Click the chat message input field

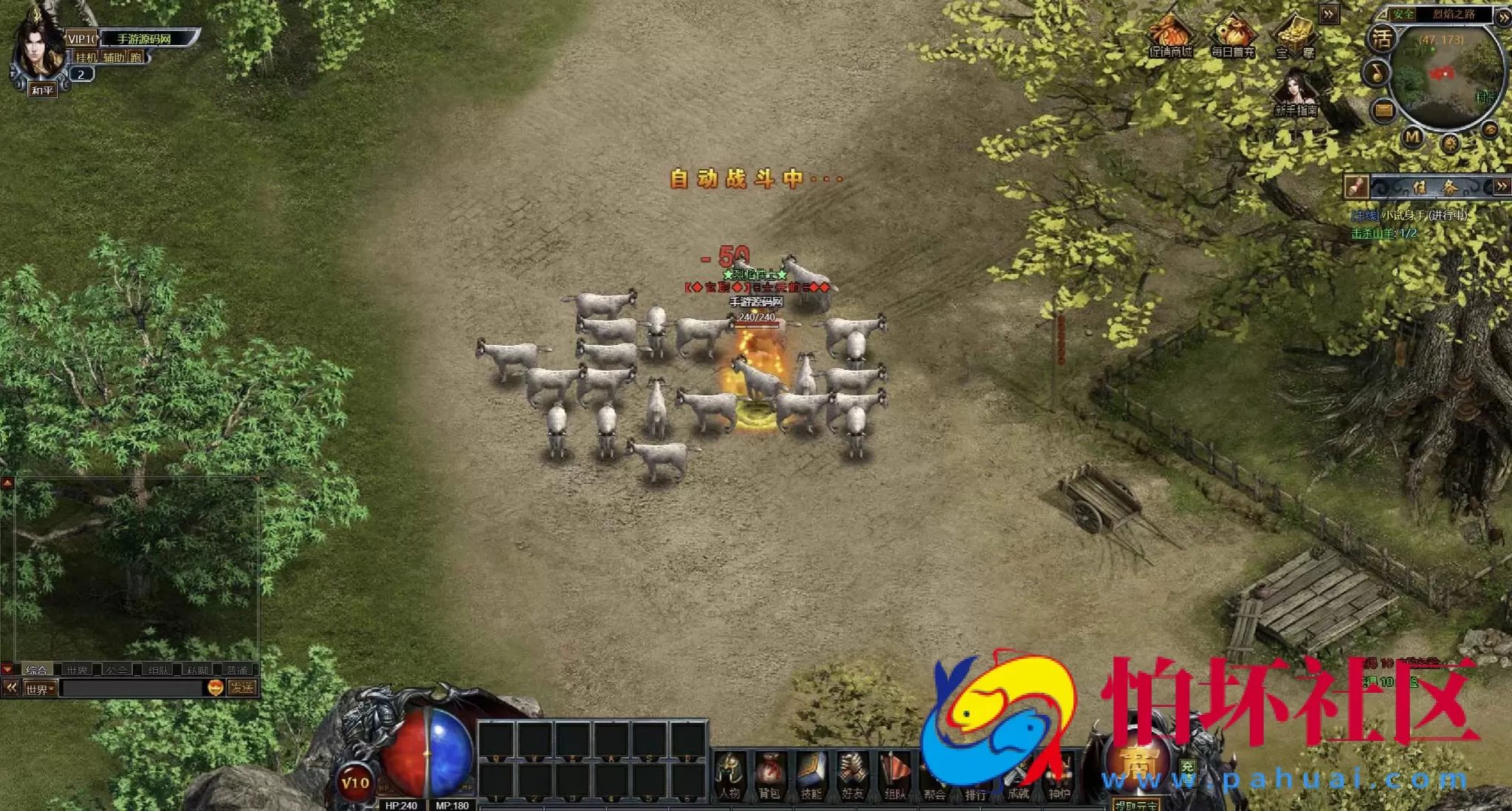coord(133,688)
